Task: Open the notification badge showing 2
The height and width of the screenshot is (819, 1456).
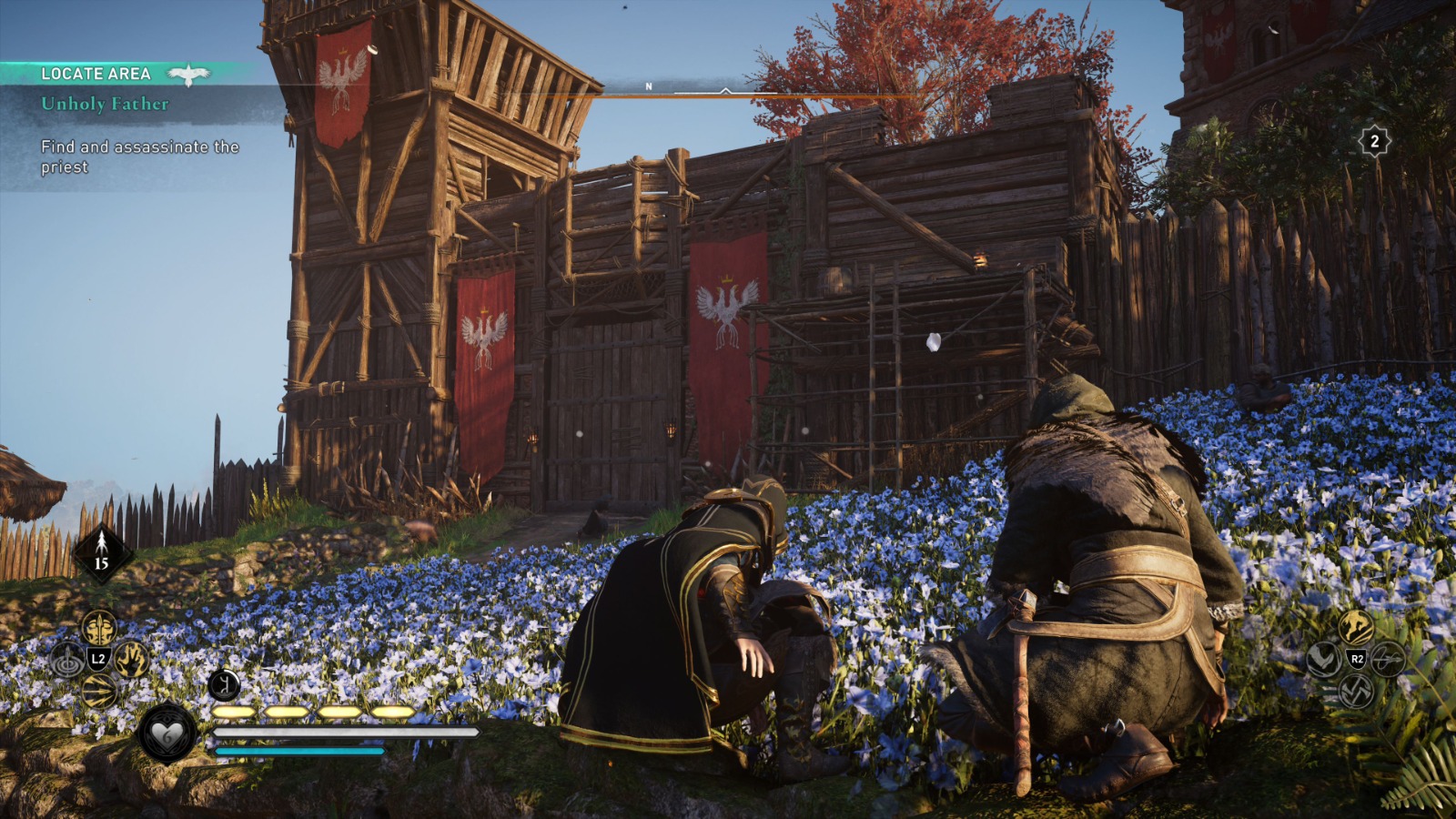Action: click(1374, 141)
